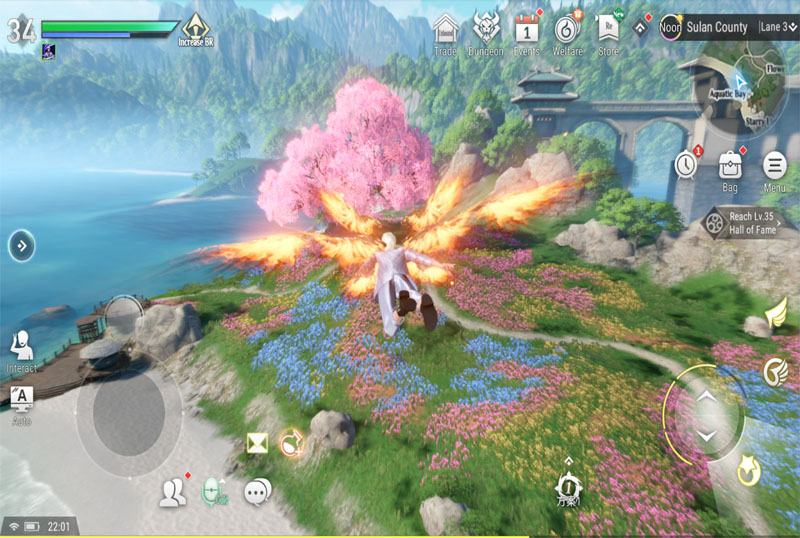Open the Events calendar
The image size is (800, 538).
[527, 31]
